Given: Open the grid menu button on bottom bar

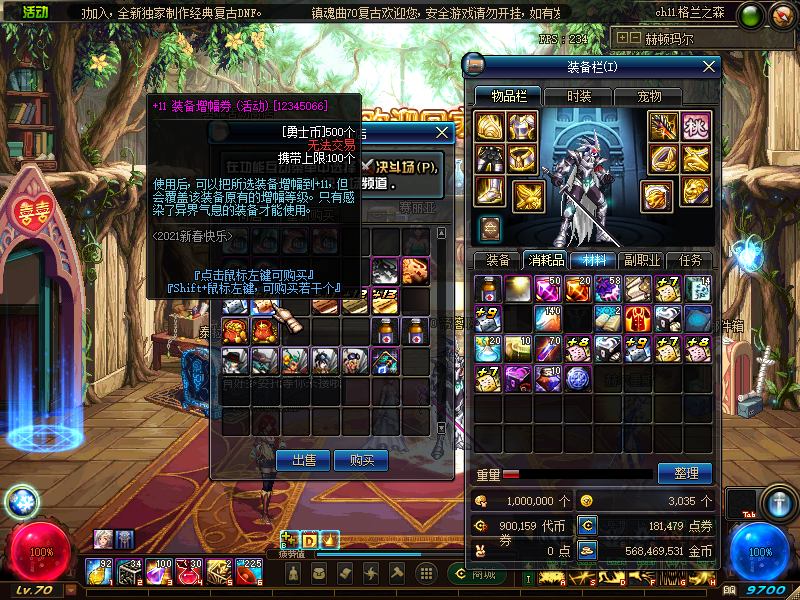Looking at the screenshot, I should click(x=426, y=574).
